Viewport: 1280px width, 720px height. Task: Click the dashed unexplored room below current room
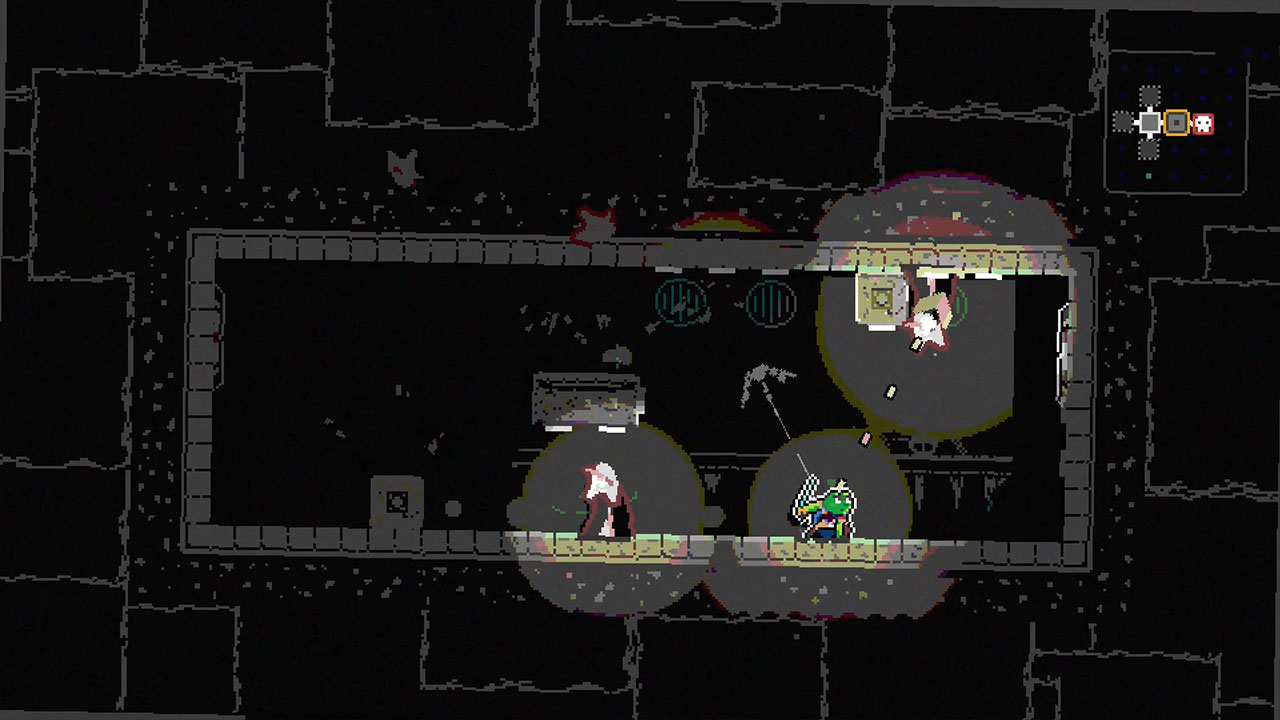1147,149
